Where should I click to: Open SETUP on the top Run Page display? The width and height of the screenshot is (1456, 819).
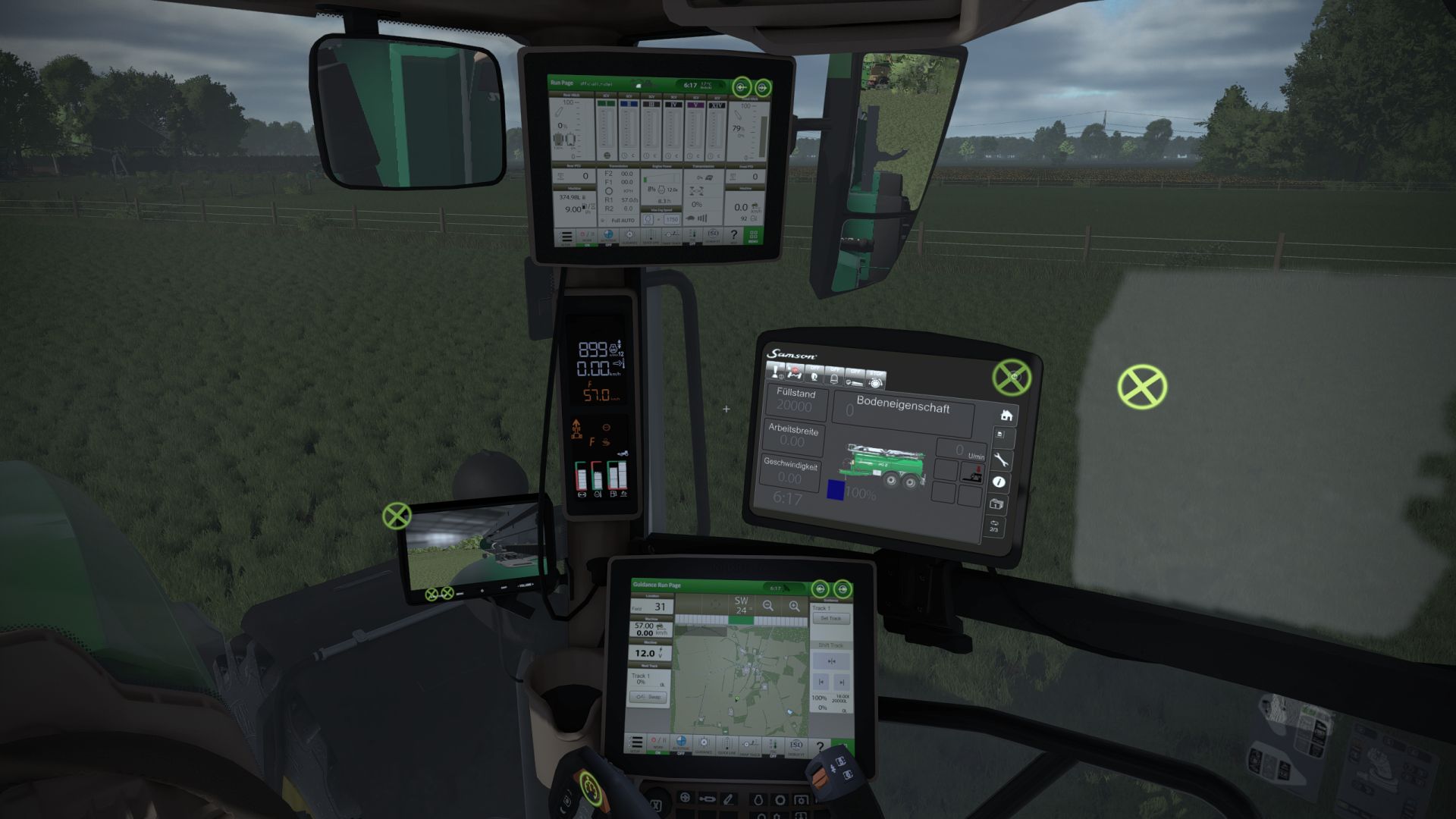pos(566,236)
